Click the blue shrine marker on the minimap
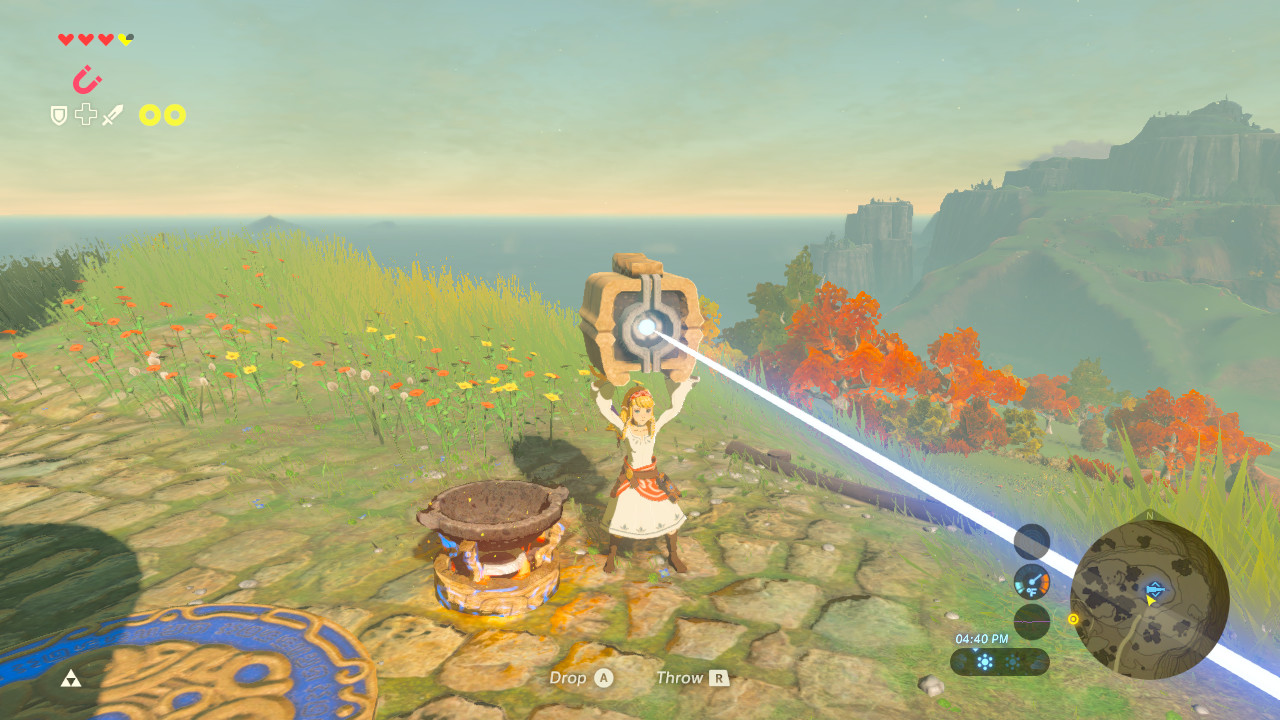Viewport: 1280px width, 720px height. 1154,589
